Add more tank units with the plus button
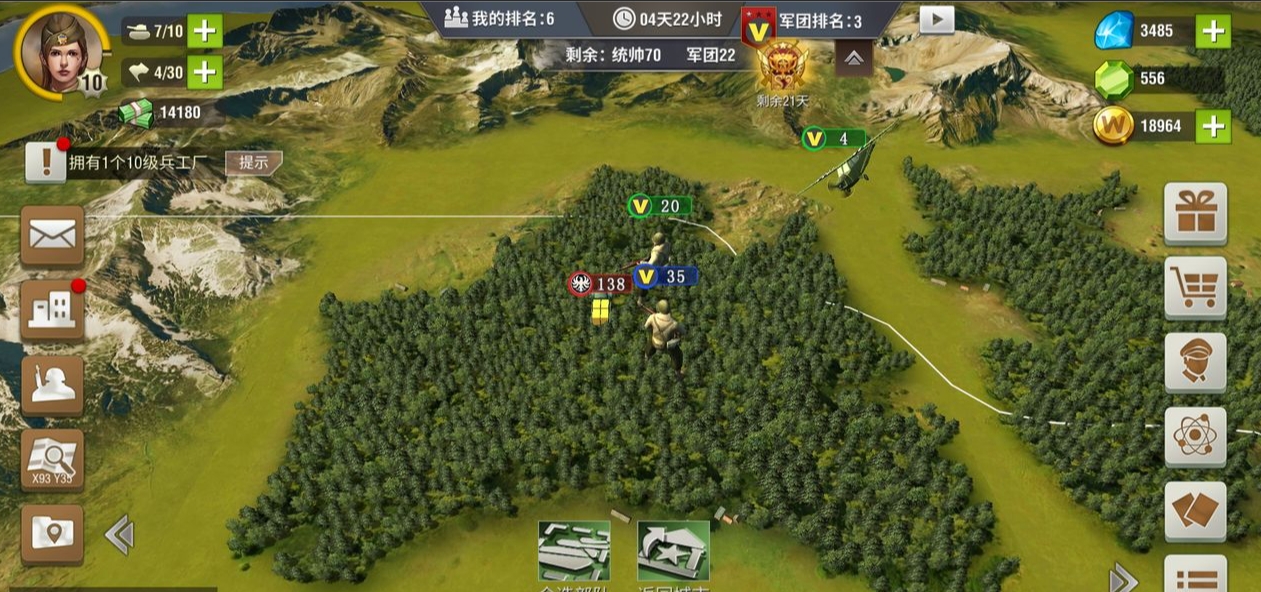 coord(205,30)
